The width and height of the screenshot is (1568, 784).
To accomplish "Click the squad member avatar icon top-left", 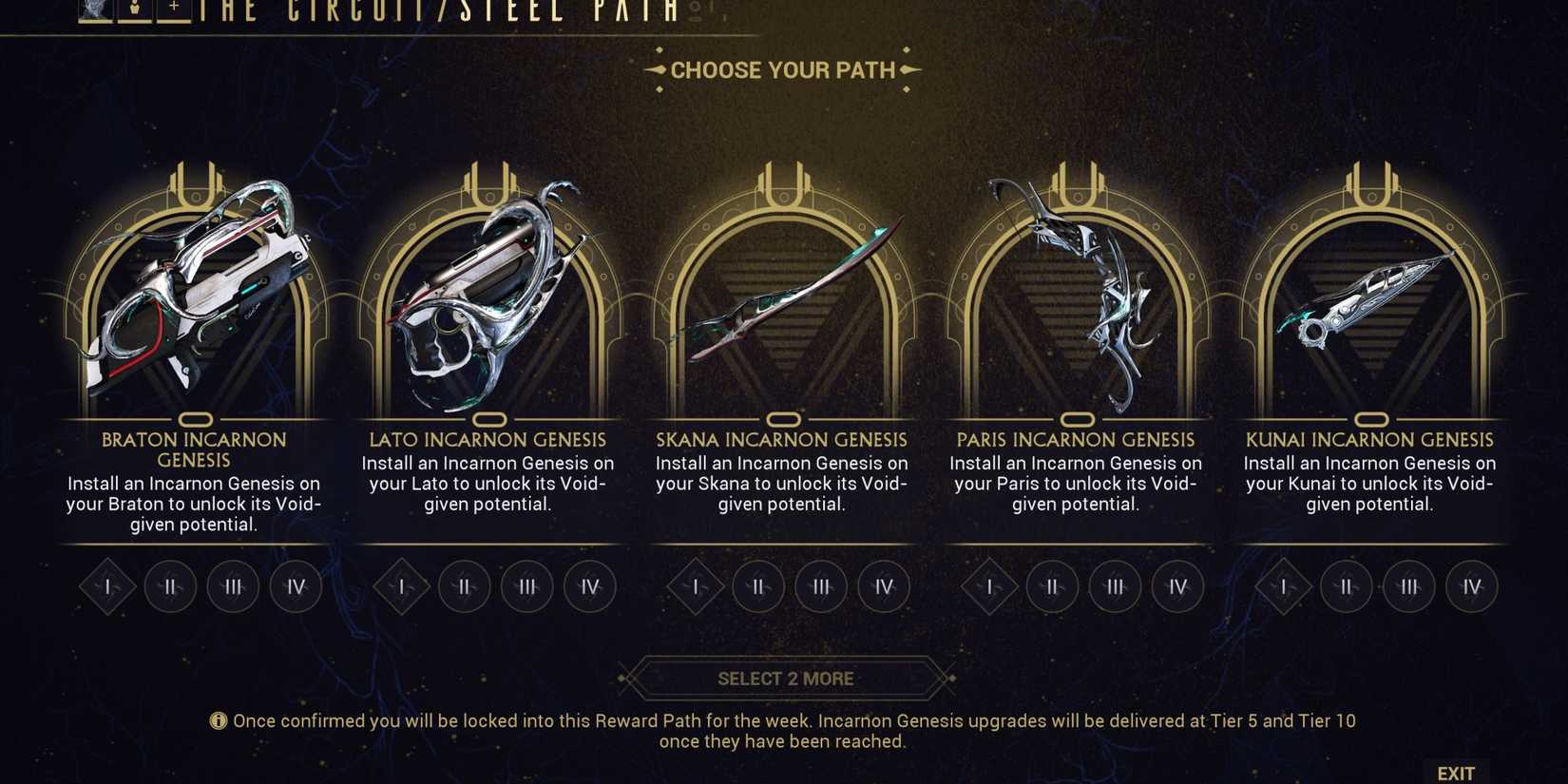I will [x=91, y=8].
